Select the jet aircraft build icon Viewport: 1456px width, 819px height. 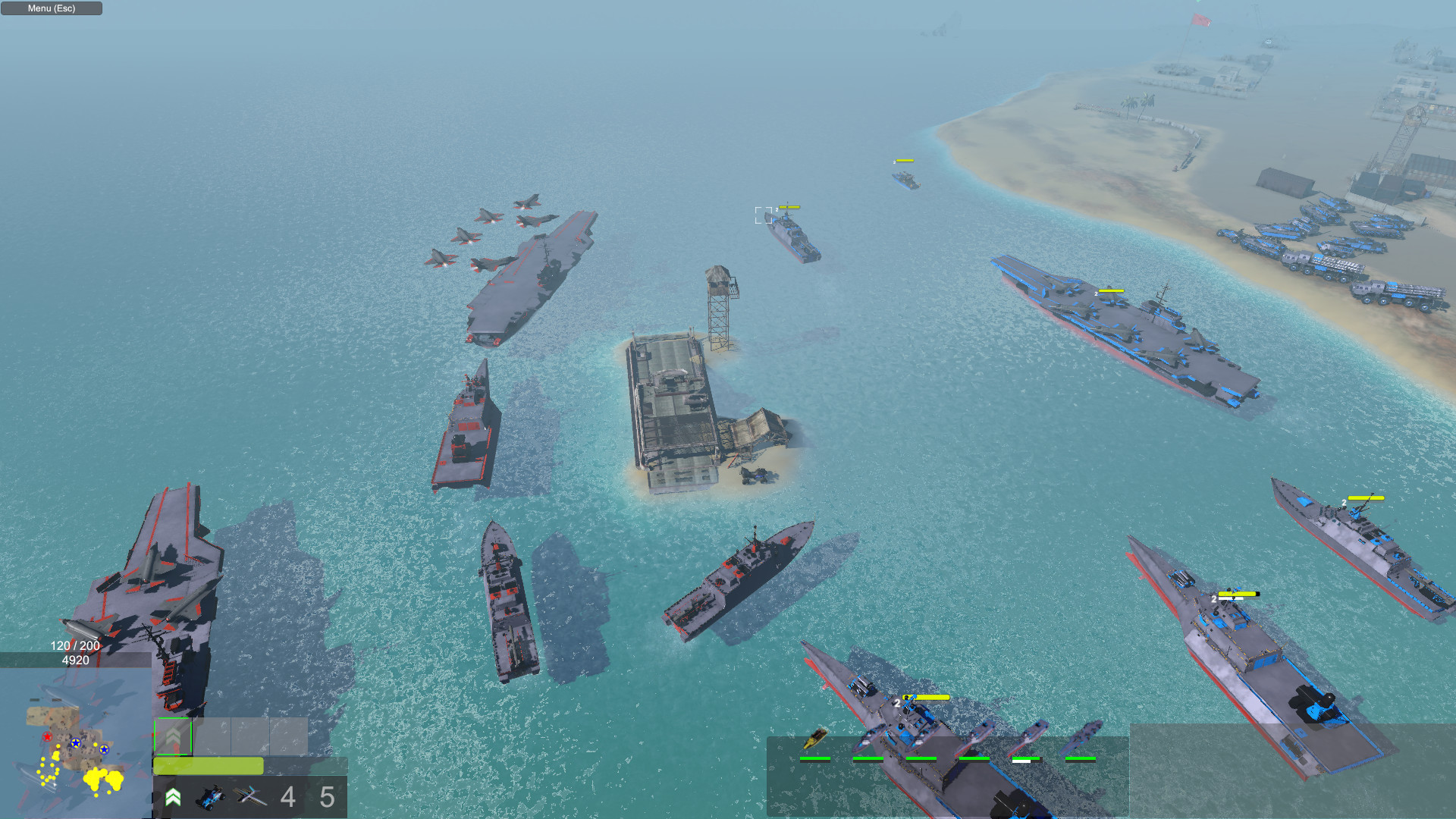(x=250, y=796)
